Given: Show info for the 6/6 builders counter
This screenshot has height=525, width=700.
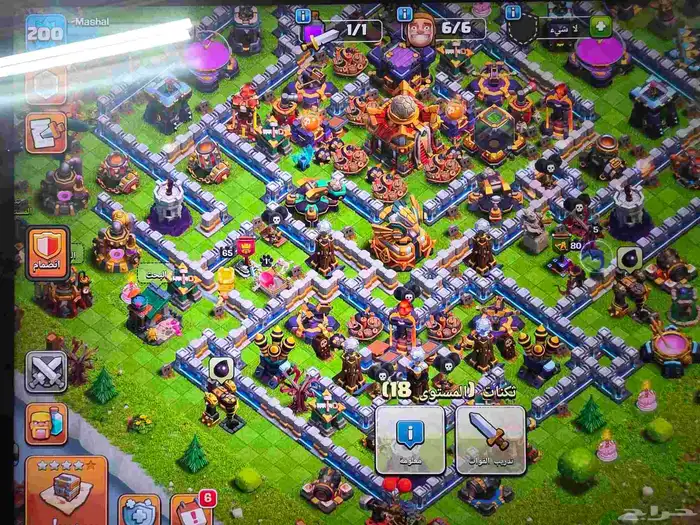Looking at the screenshot, I should 404,15.
